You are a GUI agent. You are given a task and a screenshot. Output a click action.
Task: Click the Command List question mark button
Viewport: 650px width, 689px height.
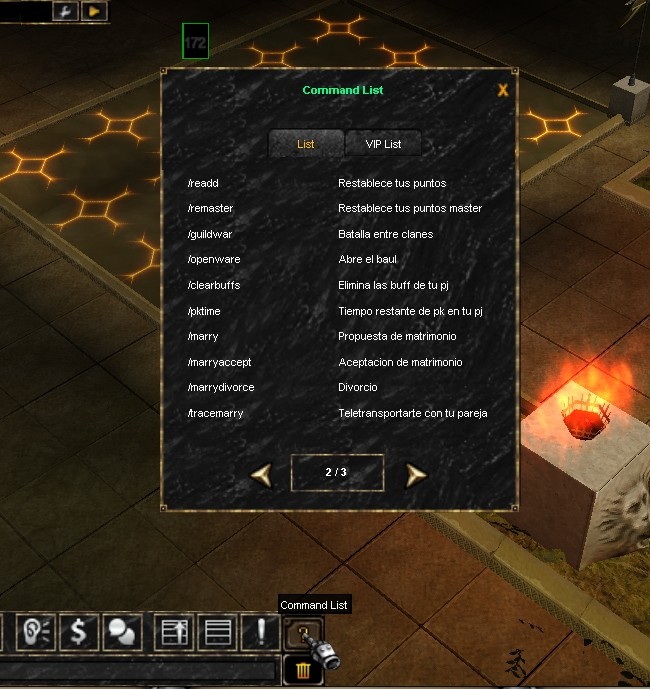(x=299, y=632)
